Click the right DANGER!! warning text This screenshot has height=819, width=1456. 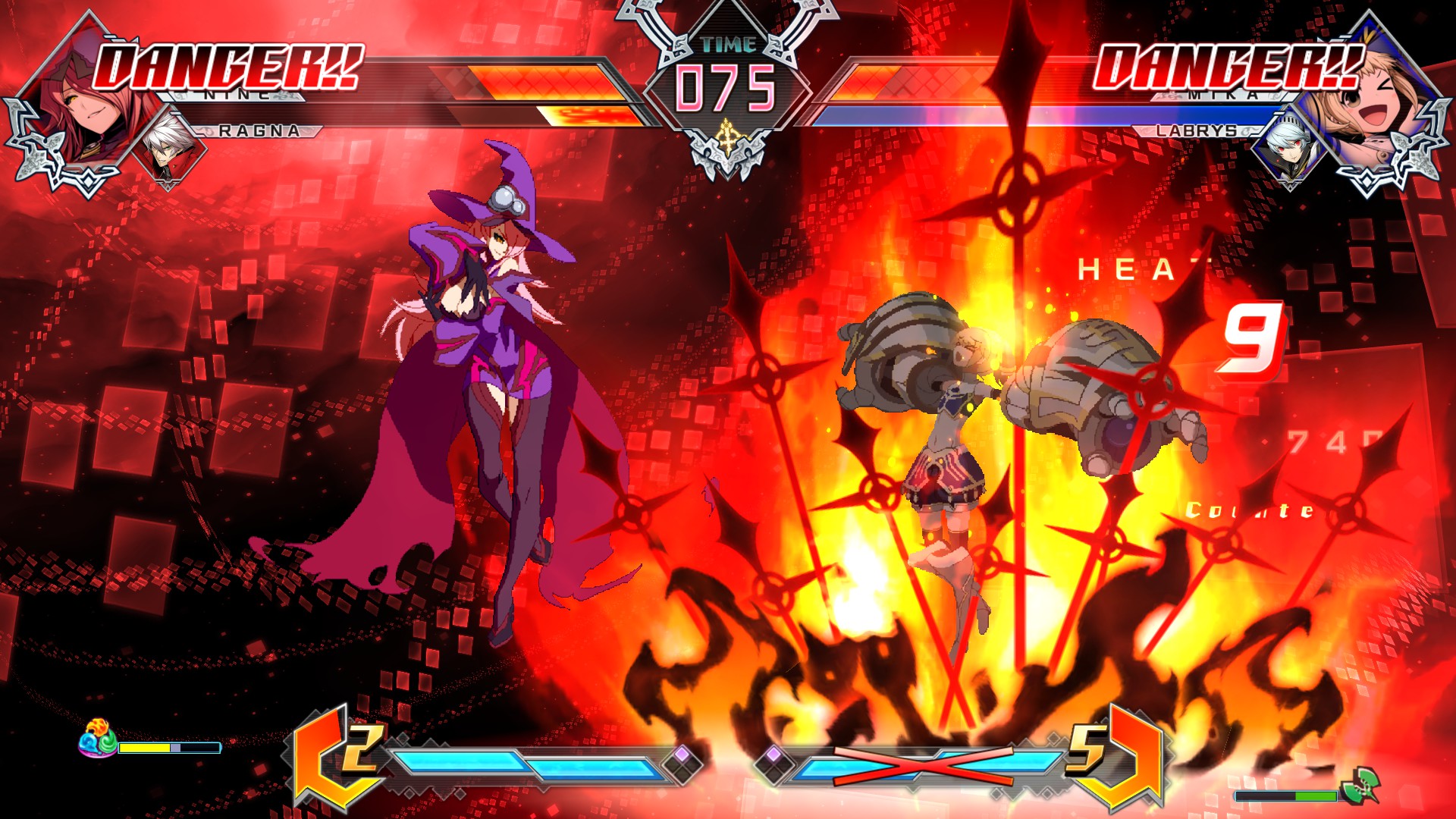pos(1228,67)
